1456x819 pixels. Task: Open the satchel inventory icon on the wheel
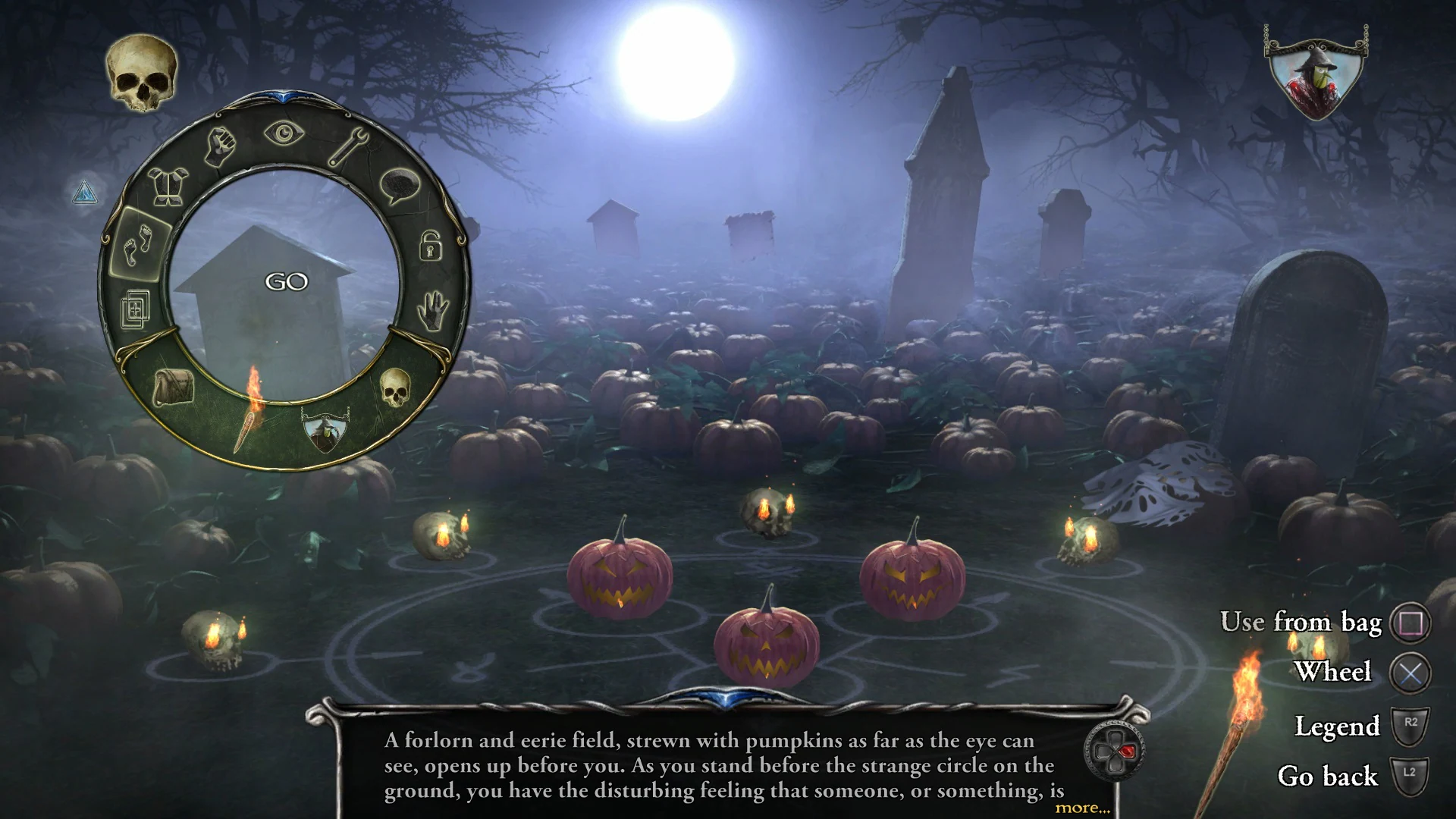coord(172,389)
